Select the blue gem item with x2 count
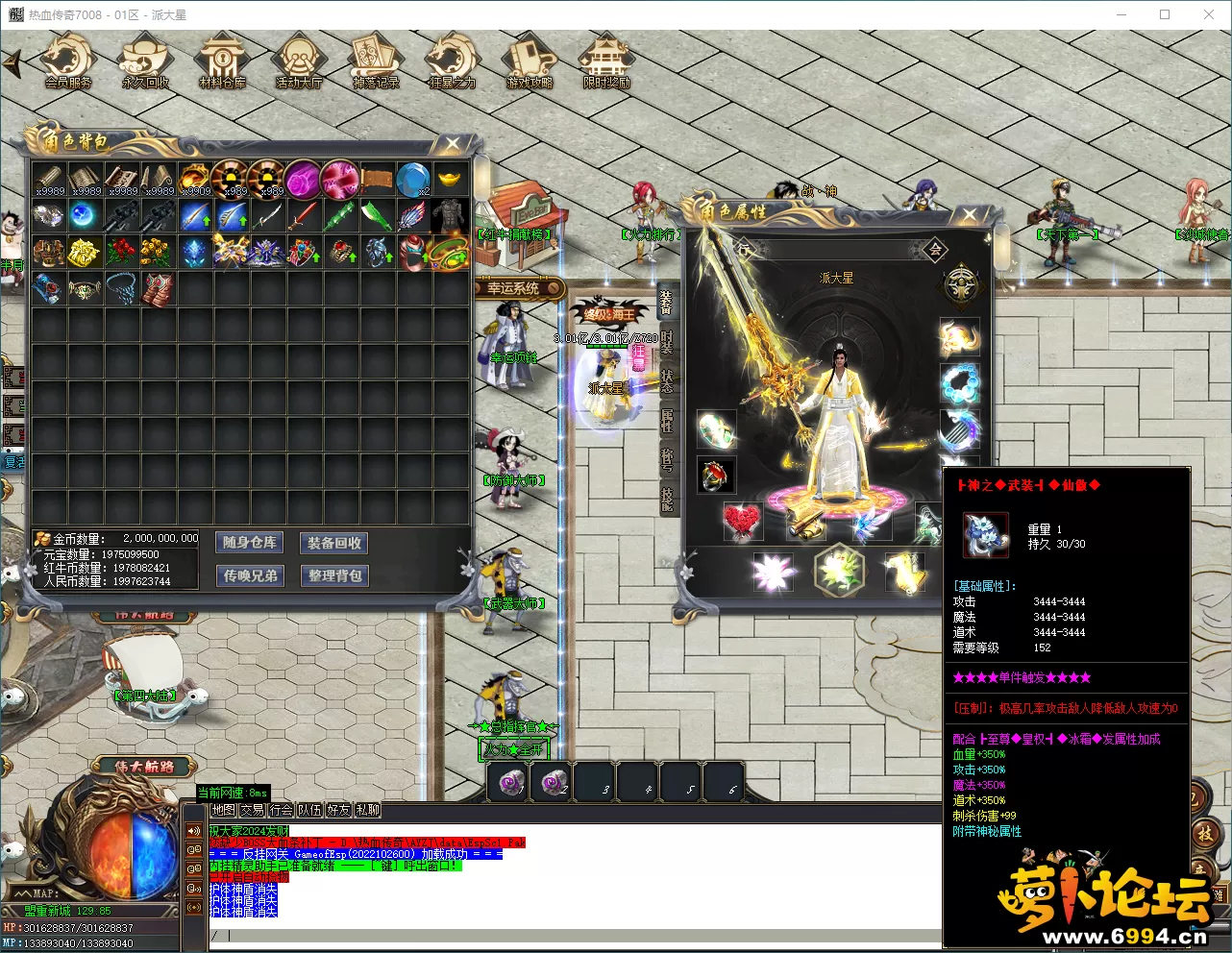The image size is (1232, 953). click(x=413, y=179)
